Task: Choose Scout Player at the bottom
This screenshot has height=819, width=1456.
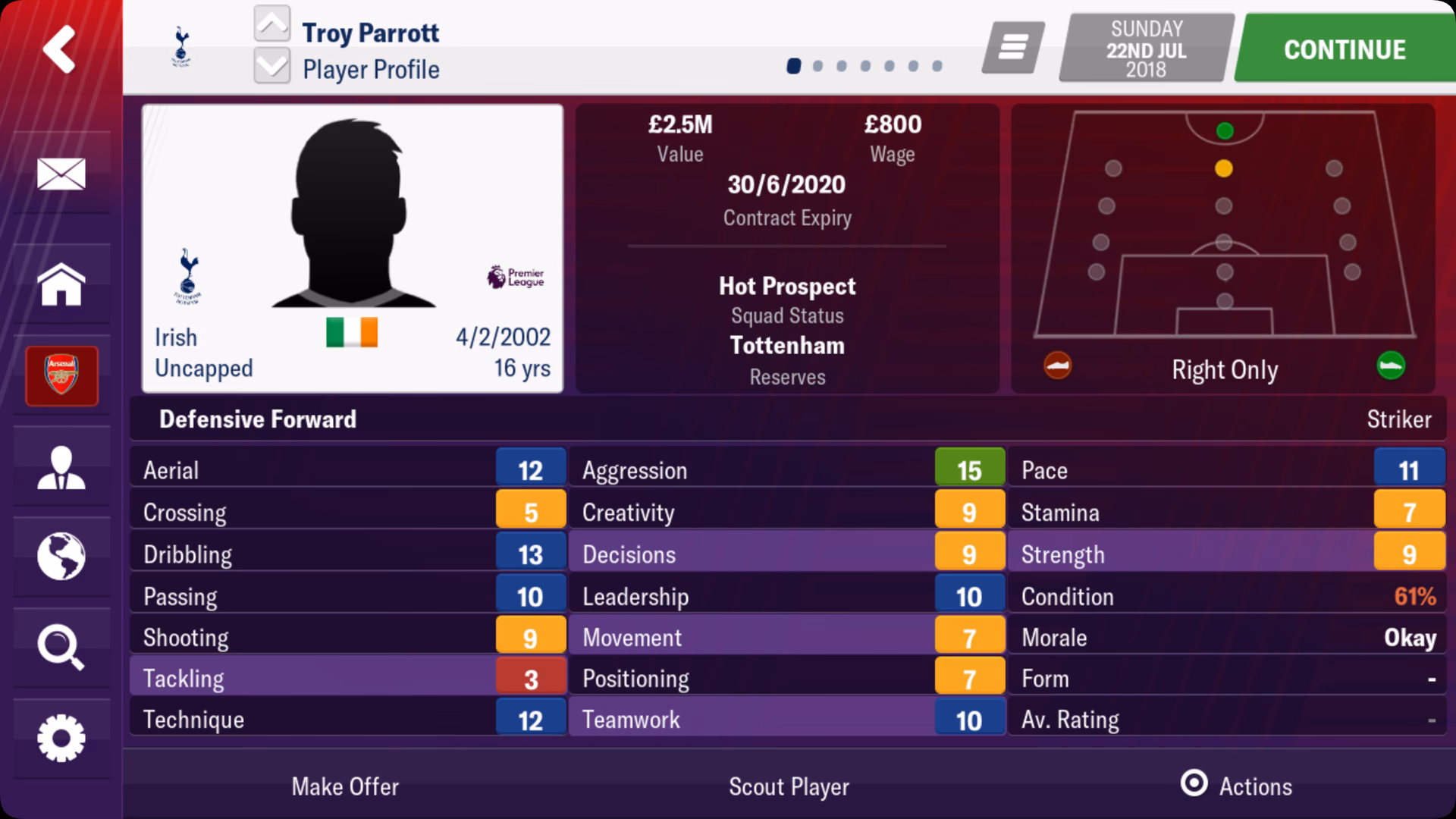Action: [x=789, y=786]
